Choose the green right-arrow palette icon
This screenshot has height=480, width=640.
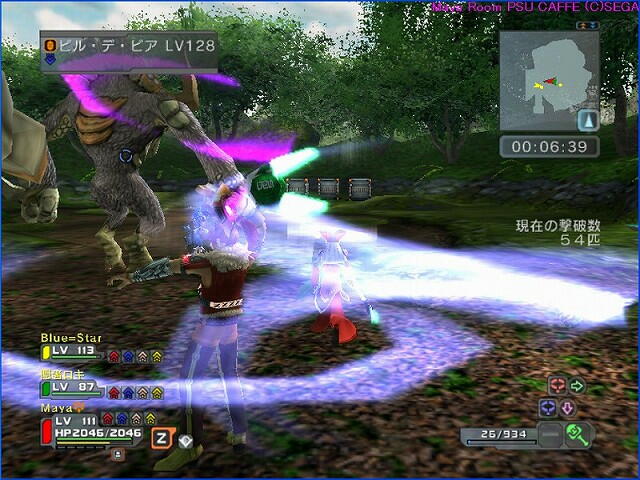pos(577,386)
